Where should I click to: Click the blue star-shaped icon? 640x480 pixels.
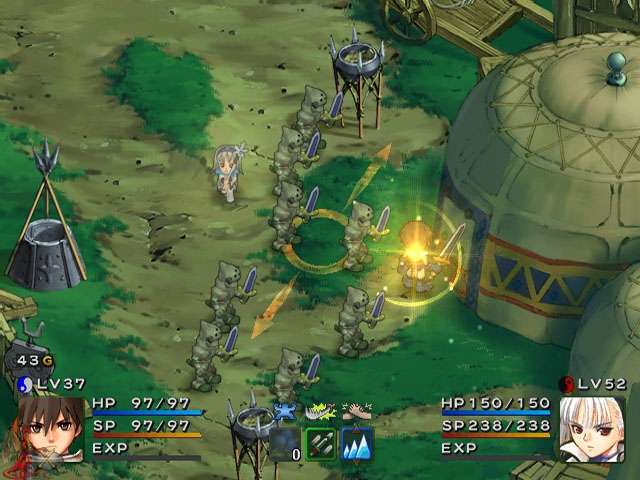285,411
